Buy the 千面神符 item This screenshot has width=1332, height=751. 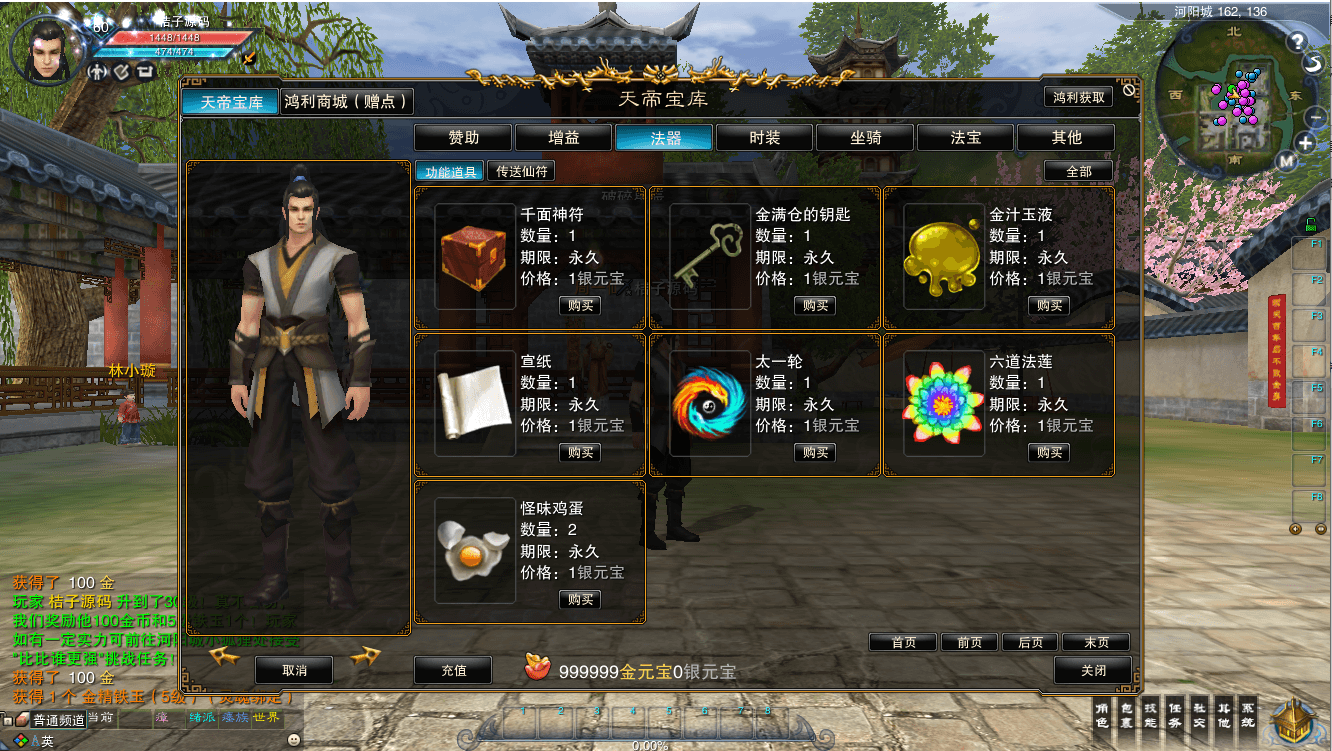[x=580, y=306]
